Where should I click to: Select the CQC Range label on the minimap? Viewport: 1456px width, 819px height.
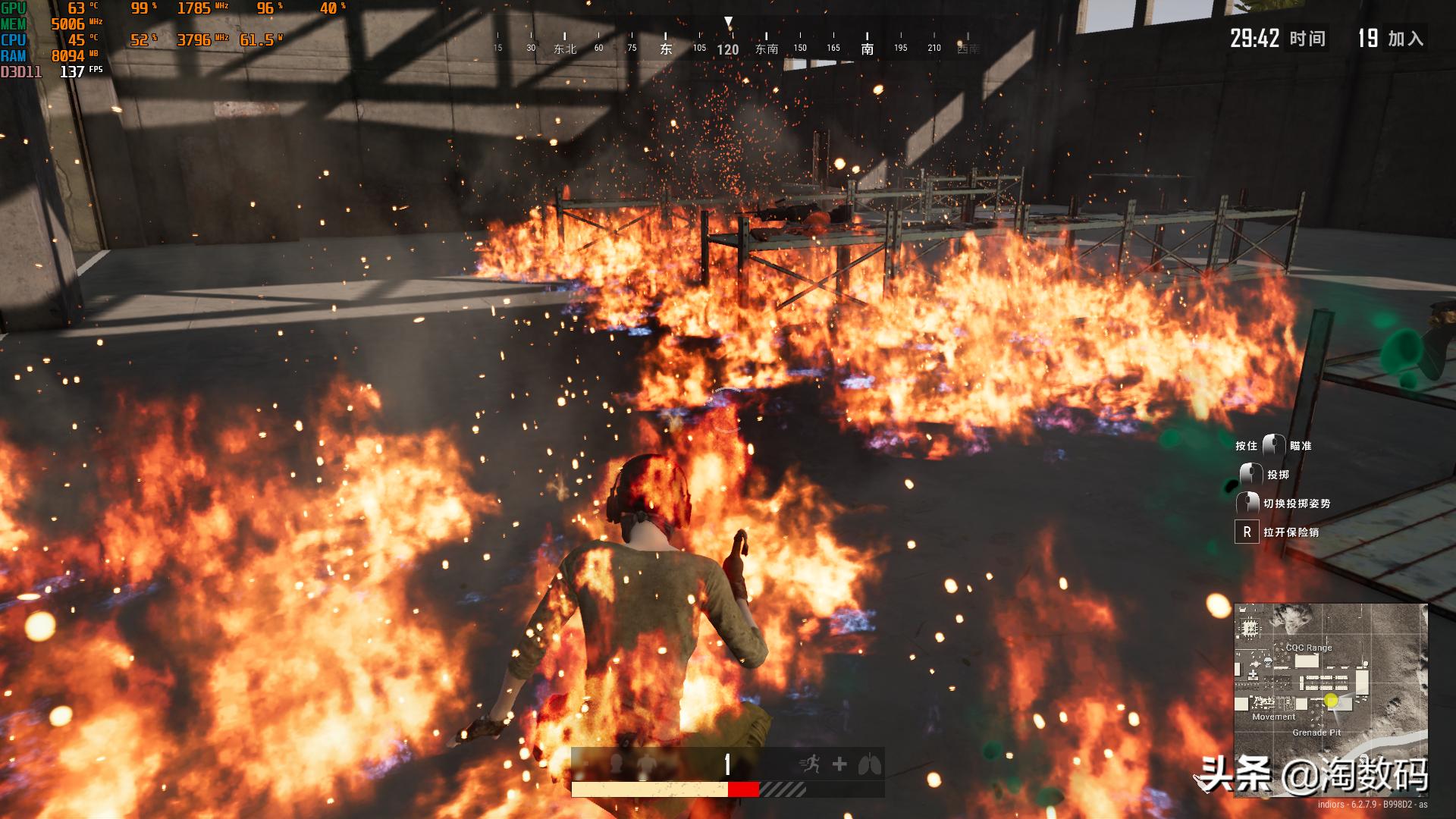1309,648
